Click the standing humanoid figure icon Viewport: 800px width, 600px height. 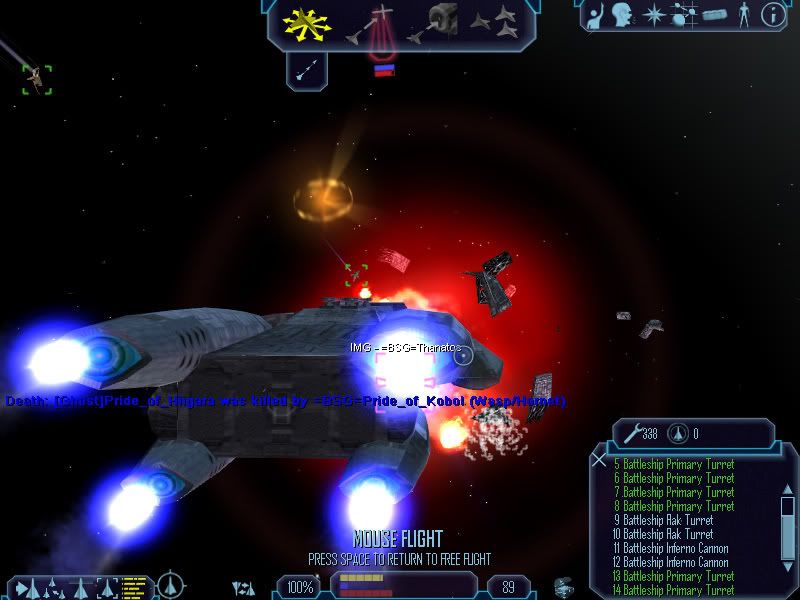click(742, 15)
